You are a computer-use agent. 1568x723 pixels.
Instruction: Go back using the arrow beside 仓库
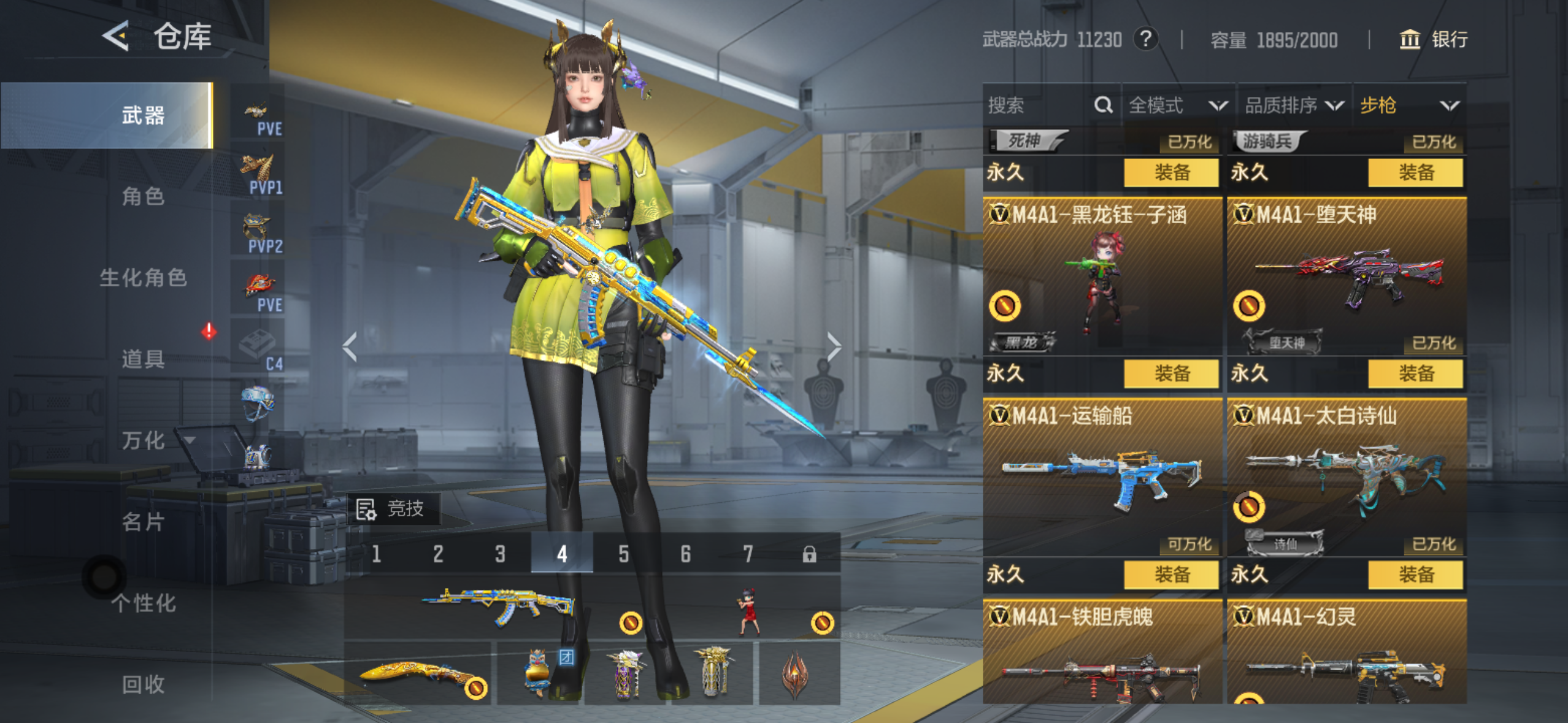pos(117,37)
